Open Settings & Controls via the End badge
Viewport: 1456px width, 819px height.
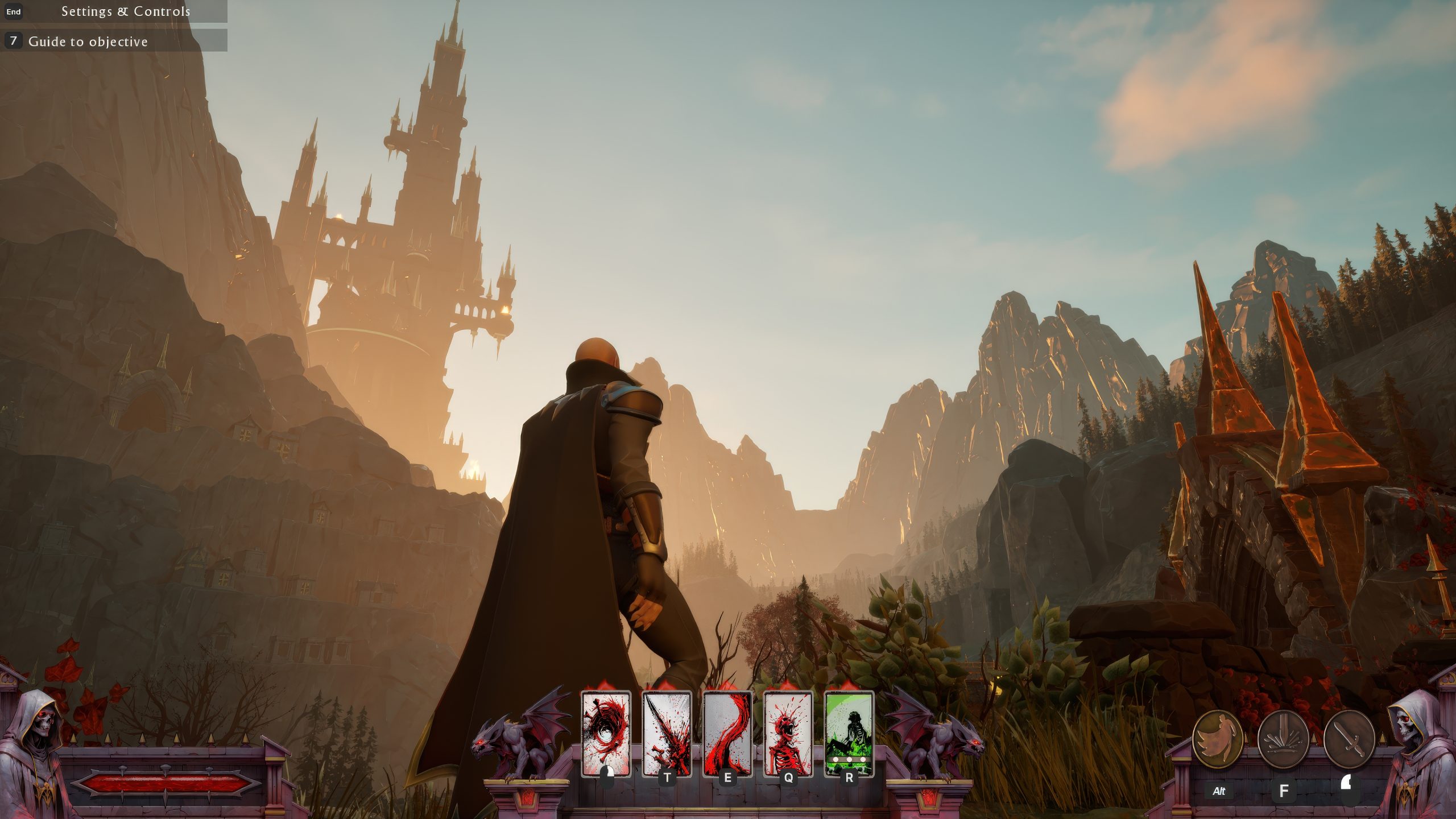coord(13,11)
